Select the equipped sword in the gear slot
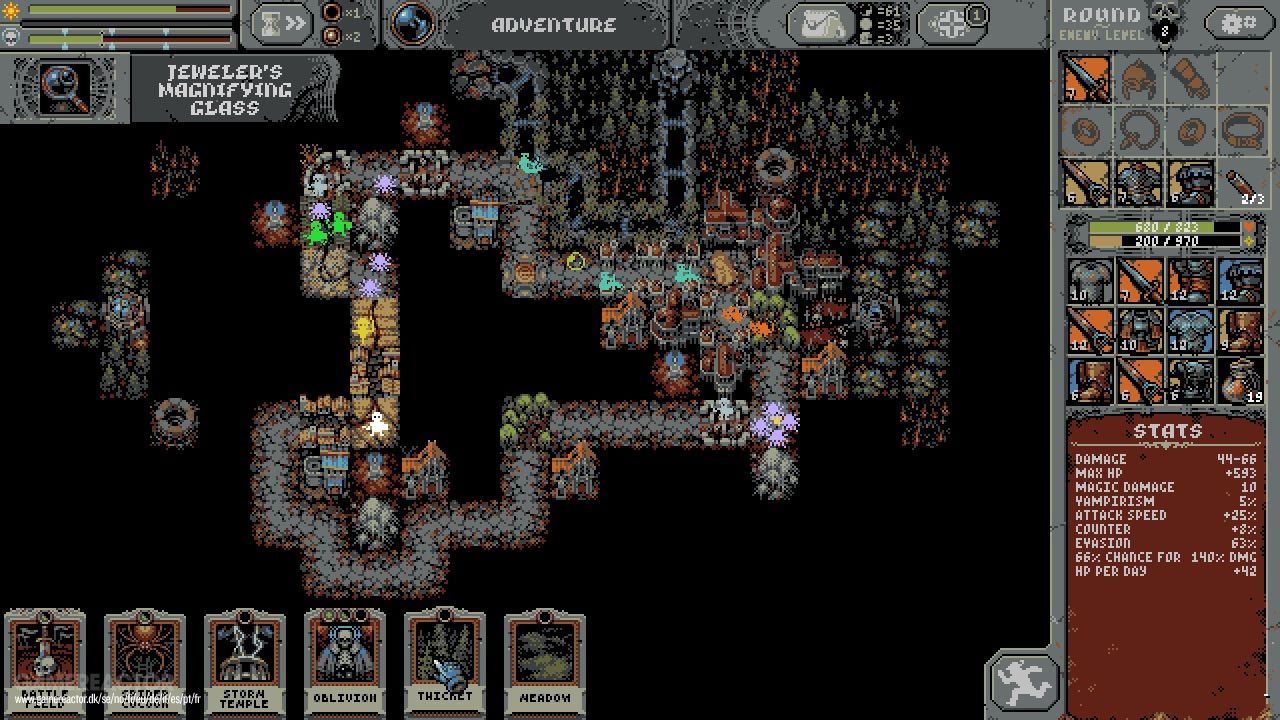The height and width of the screenshot is (720, 1280). tap(1087, 80)
